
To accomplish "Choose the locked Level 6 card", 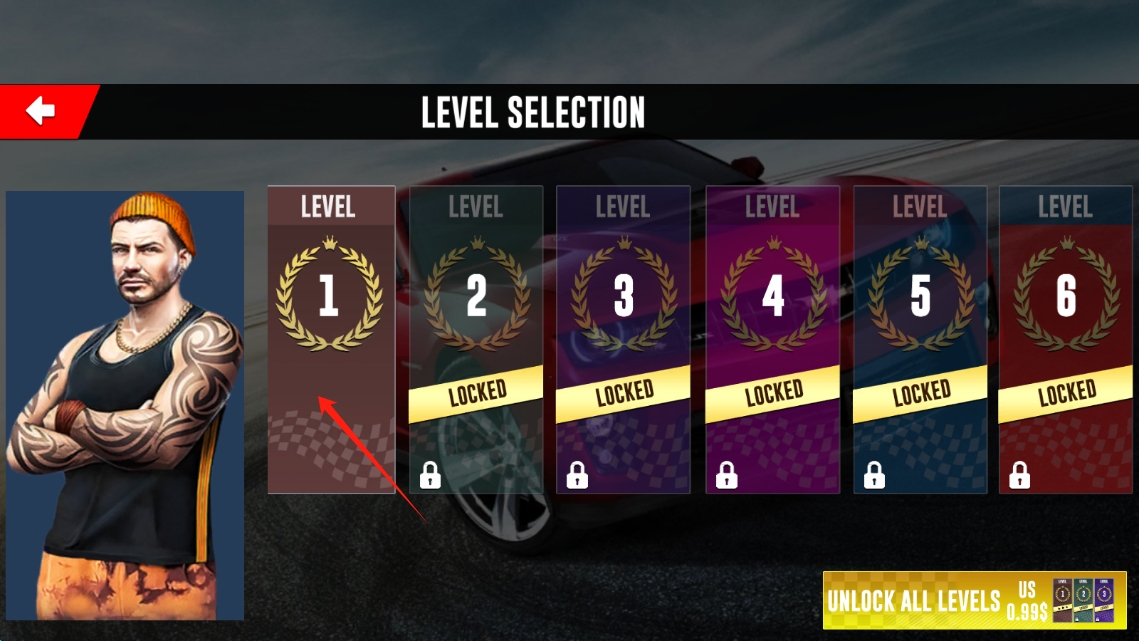I will 1066,339.
